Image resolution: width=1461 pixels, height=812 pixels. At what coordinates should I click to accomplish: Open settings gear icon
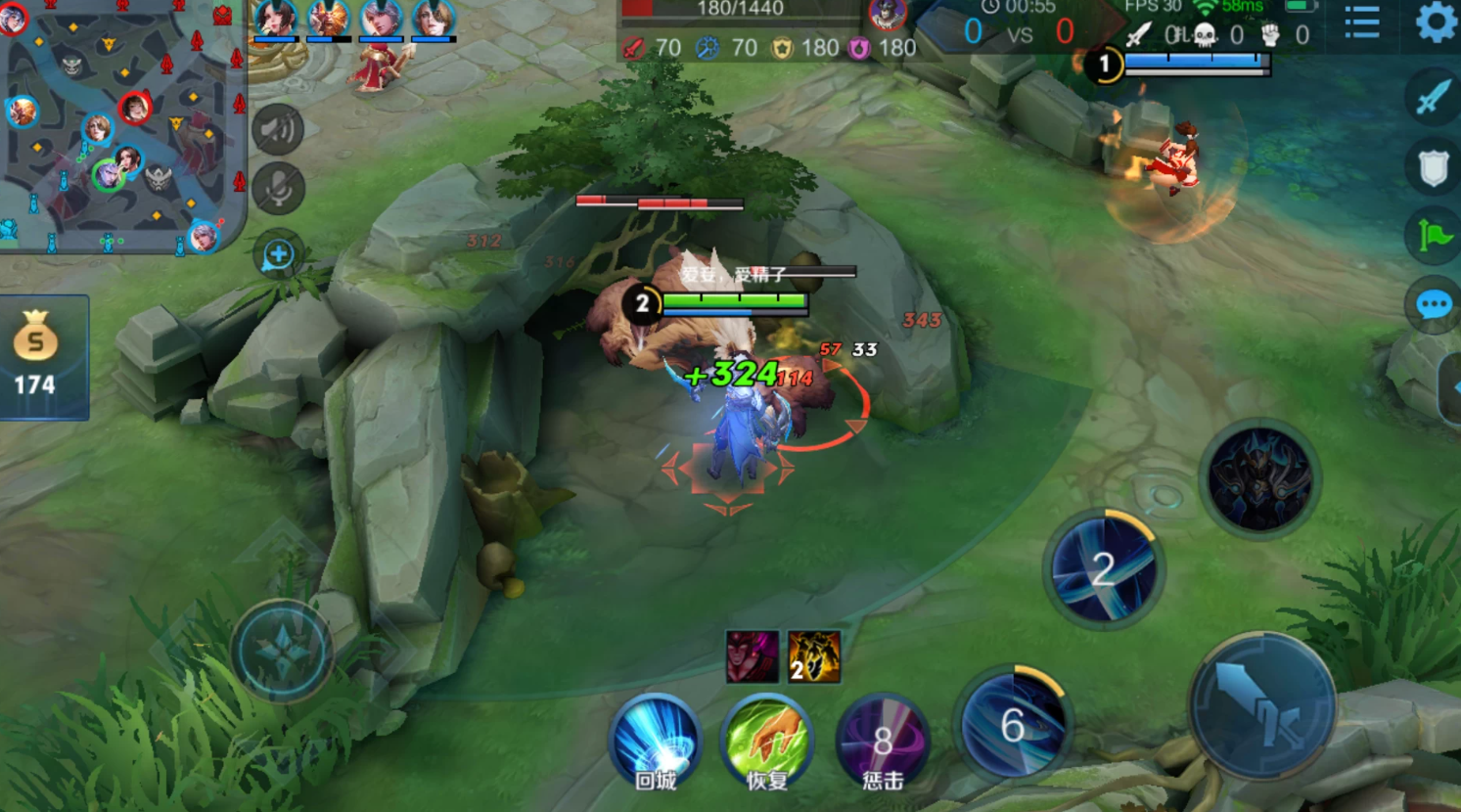click(1436, 22)
